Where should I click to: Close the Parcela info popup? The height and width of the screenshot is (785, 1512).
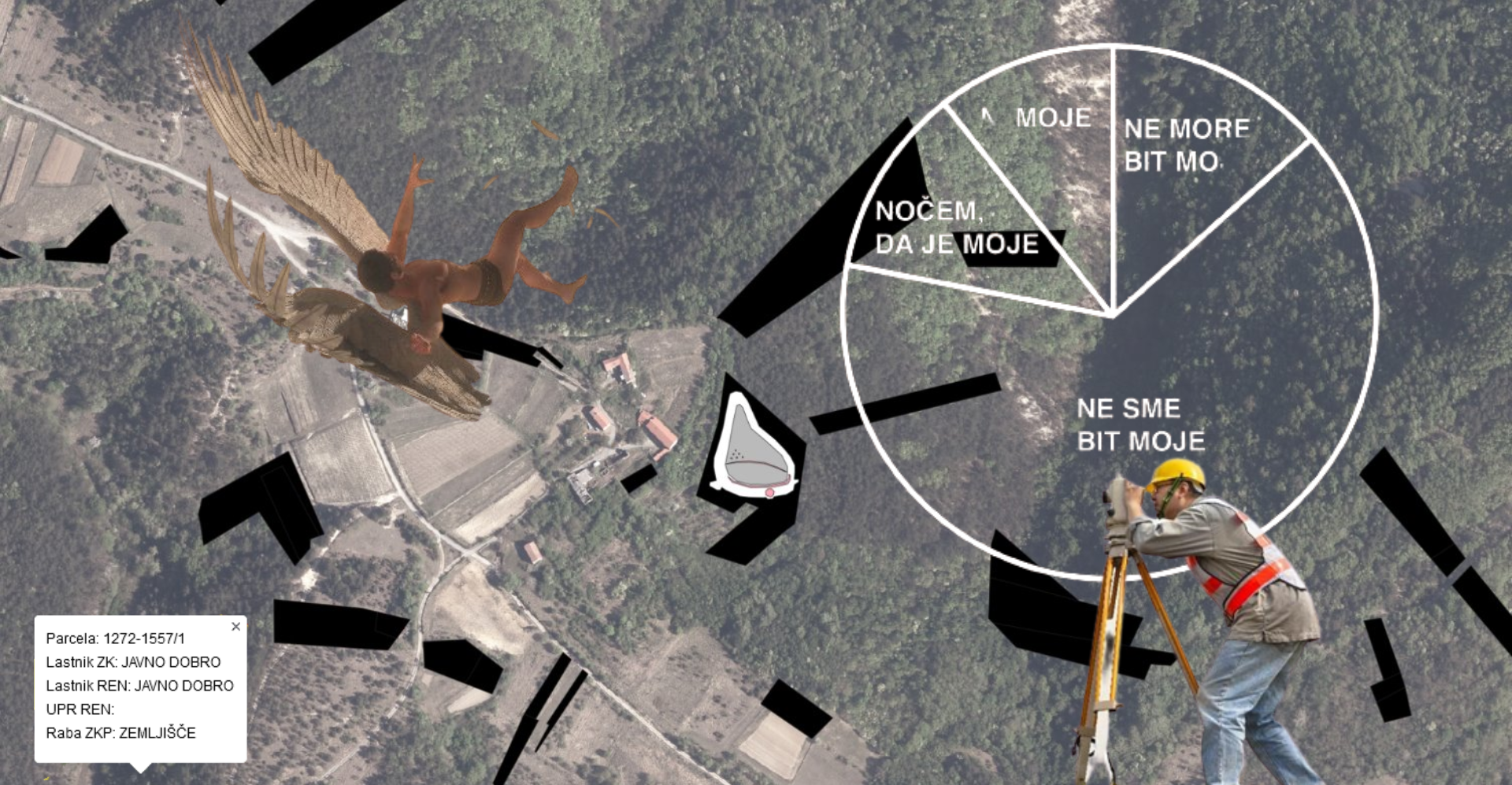pyautogui.click(x=235, y=627)
